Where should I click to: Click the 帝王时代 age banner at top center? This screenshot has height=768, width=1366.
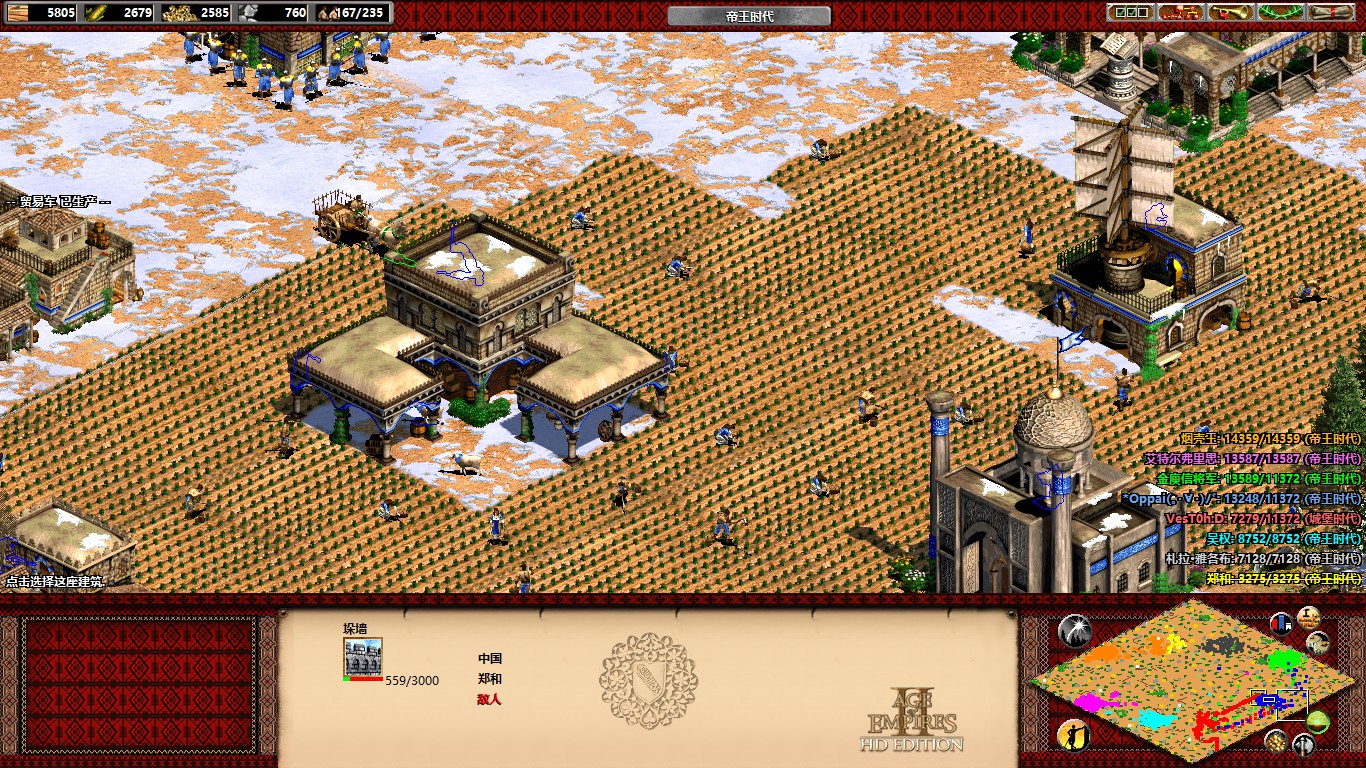[x=748, y=15]
